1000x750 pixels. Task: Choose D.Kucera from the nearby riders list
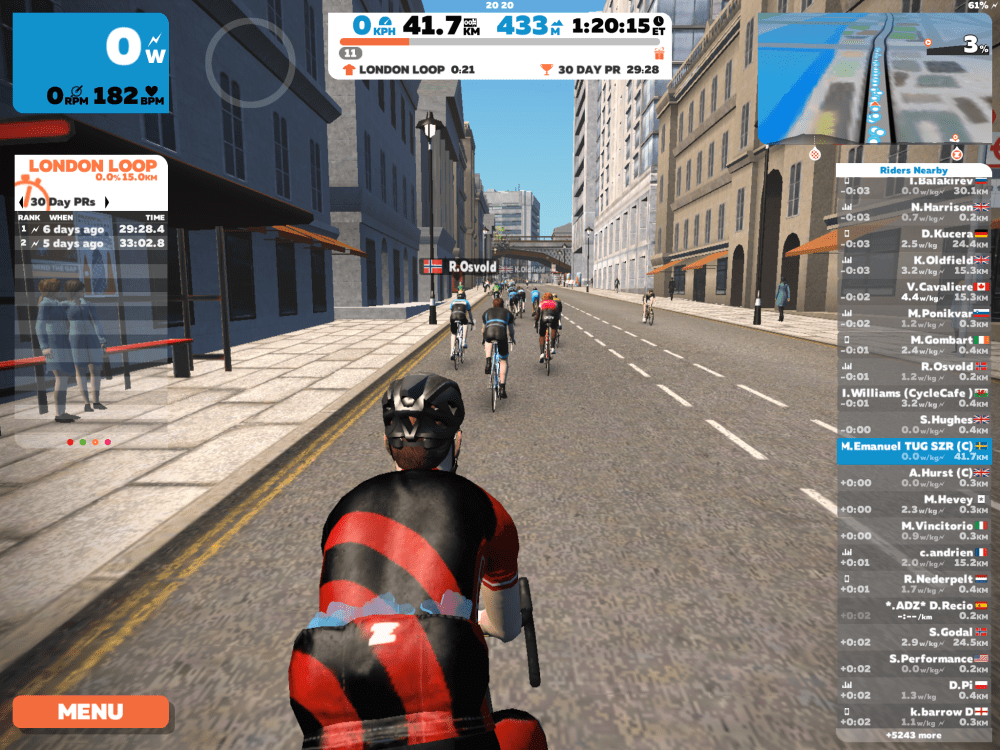tap(913, 238)
